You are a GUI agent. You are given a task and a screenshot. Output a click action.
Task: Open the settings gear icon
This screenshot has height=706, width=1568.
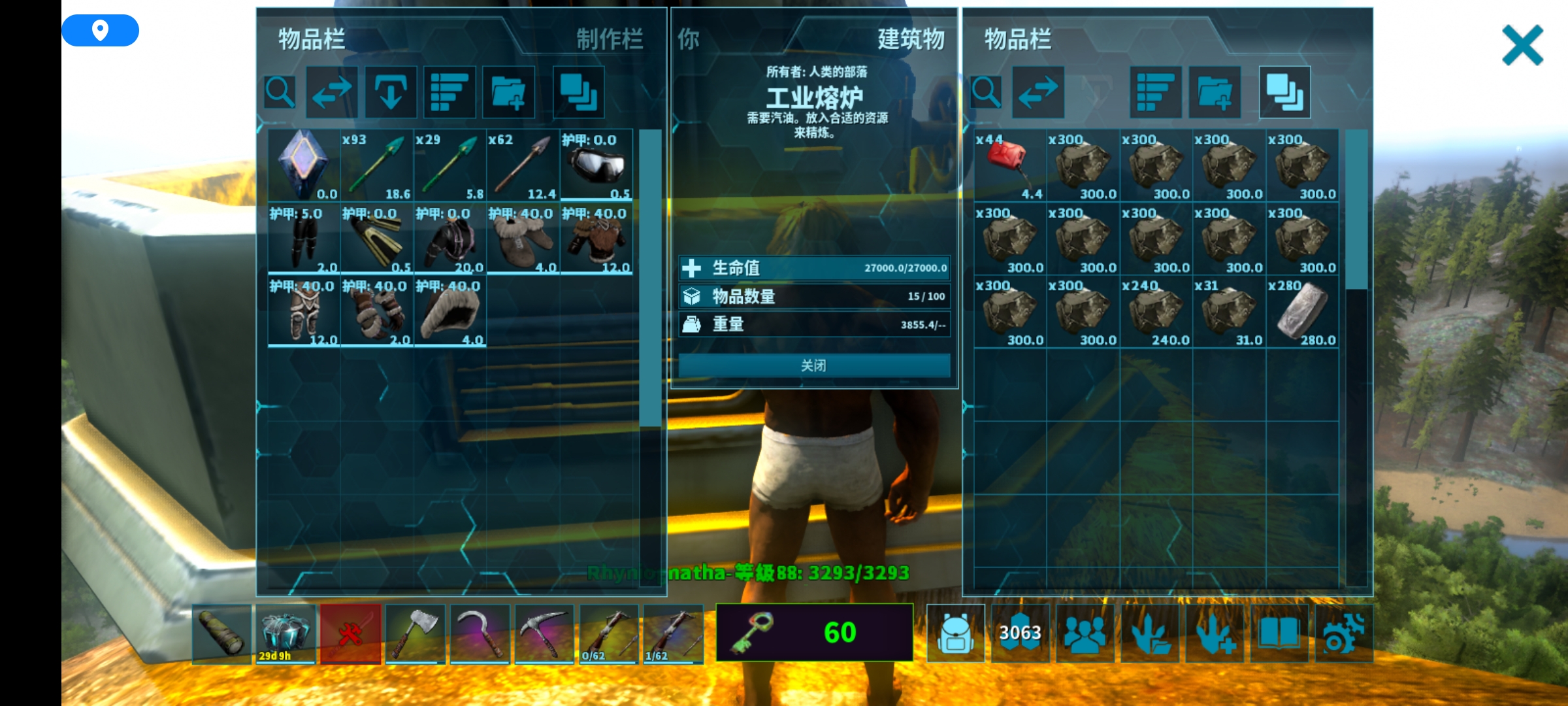tap(1343, 633)
